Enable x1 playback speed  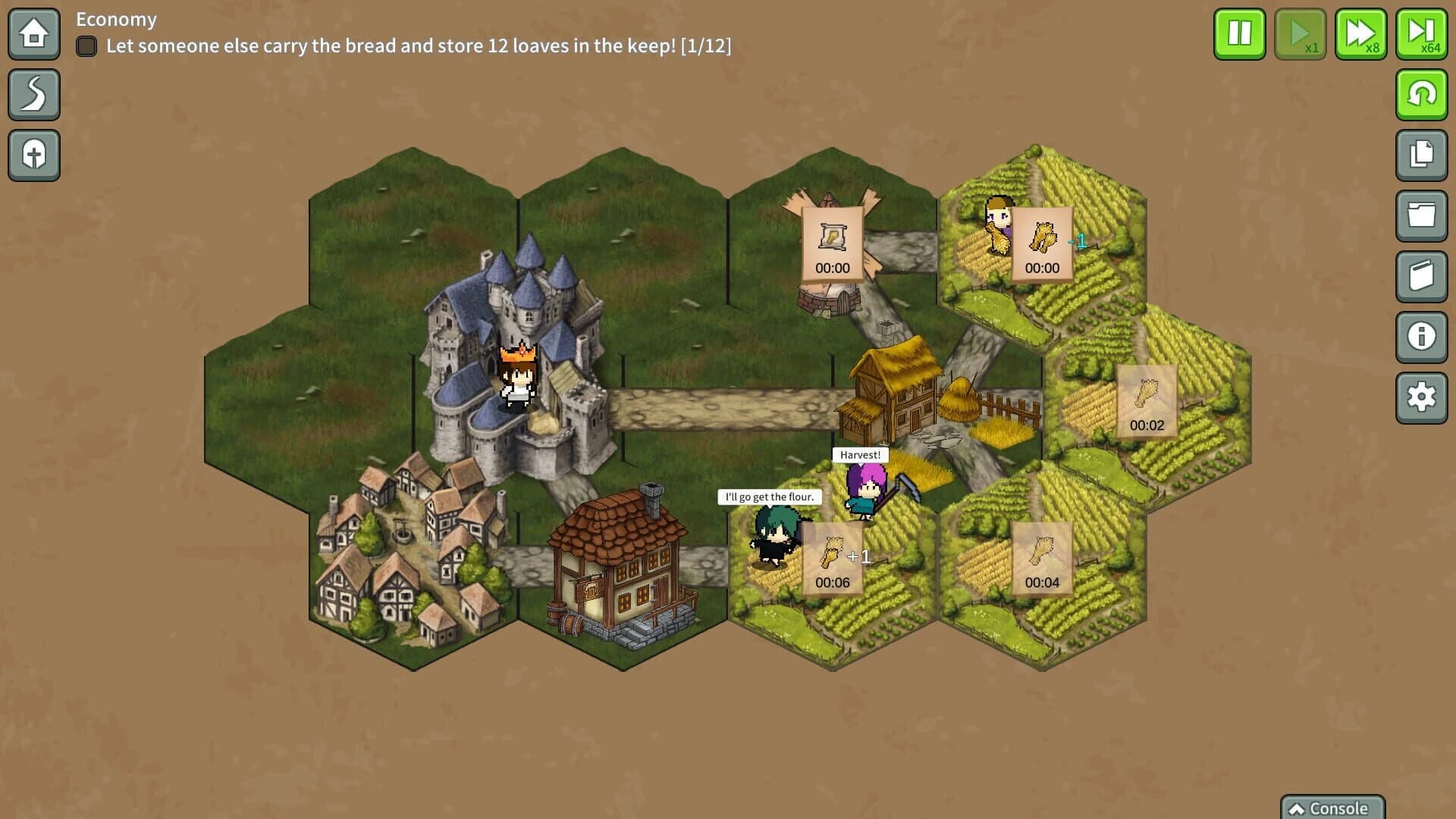point(1300,34)
